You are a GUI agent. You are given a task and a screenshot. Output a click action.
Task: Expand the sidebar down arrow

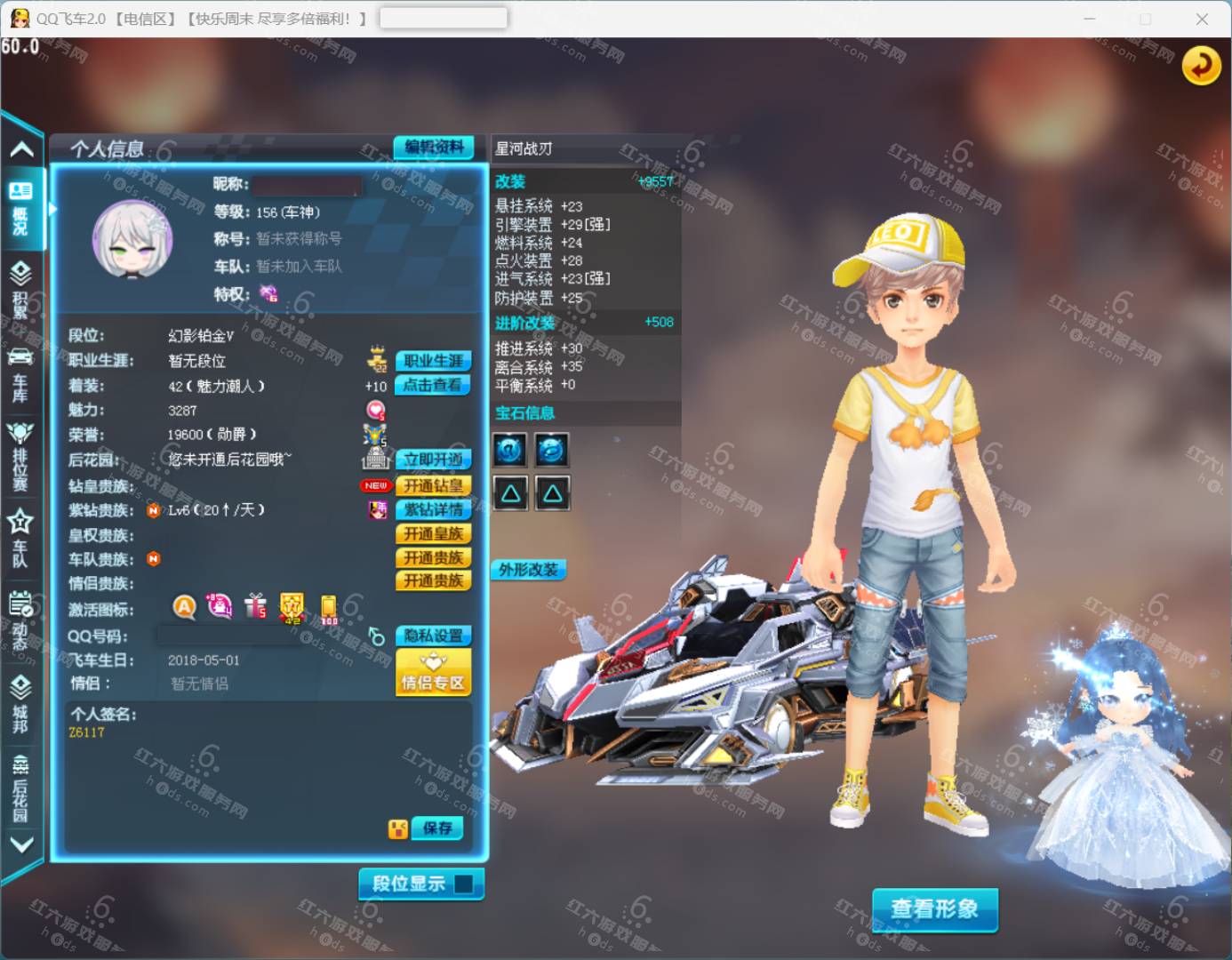pos(21,844)
